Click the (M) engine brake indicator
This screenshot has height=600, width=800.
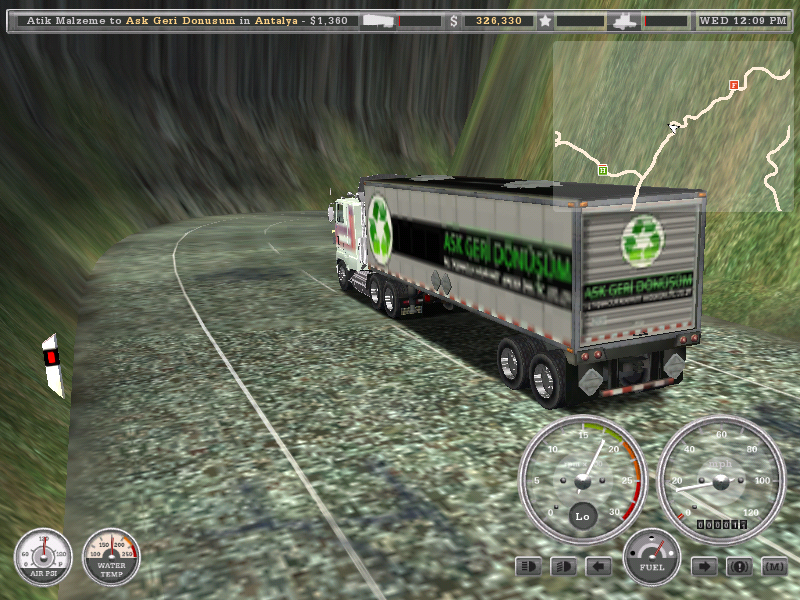[x=774, y=567]
